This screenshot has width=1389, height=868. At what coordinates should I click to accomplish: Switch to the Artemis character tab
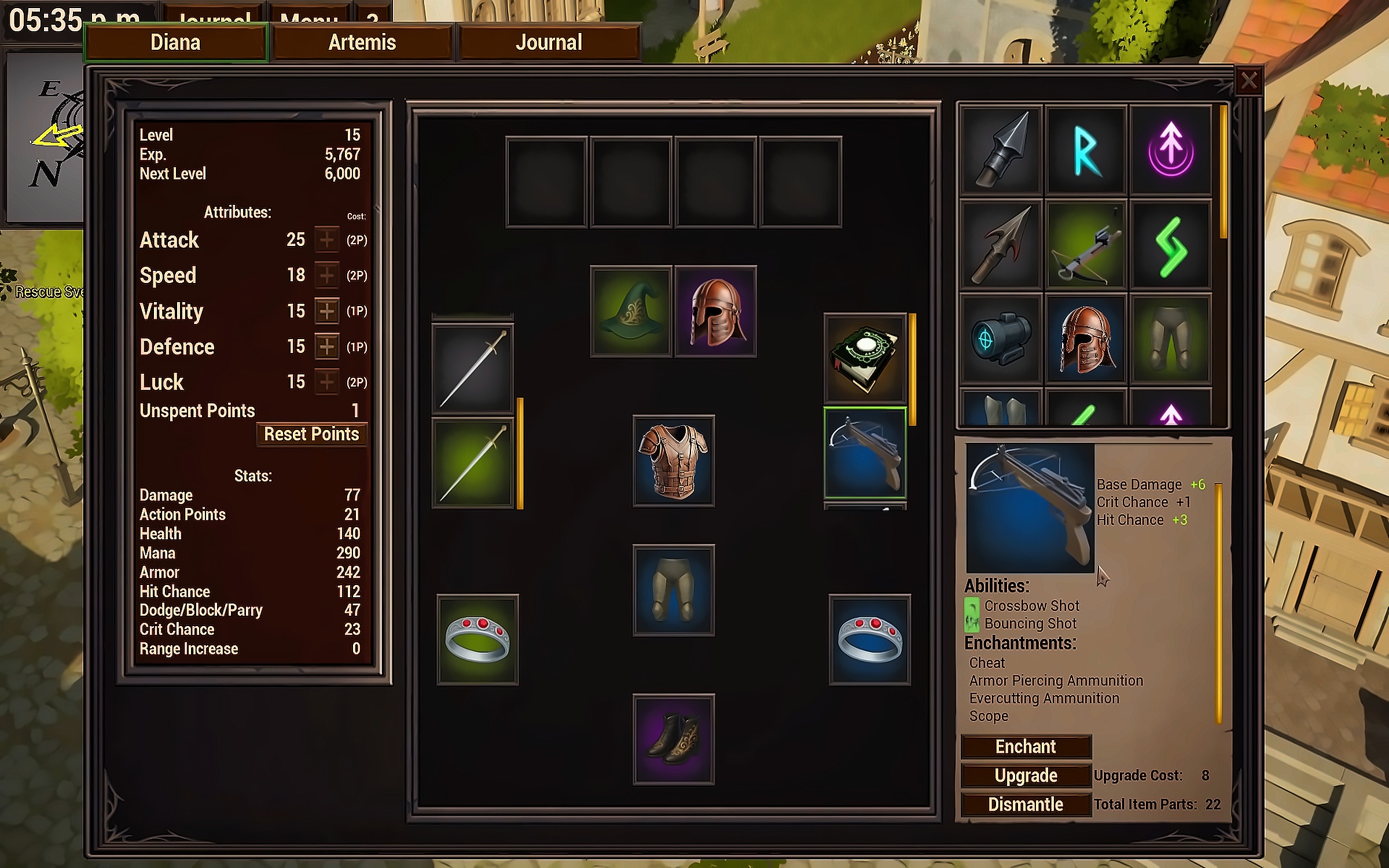pos(362,42)
